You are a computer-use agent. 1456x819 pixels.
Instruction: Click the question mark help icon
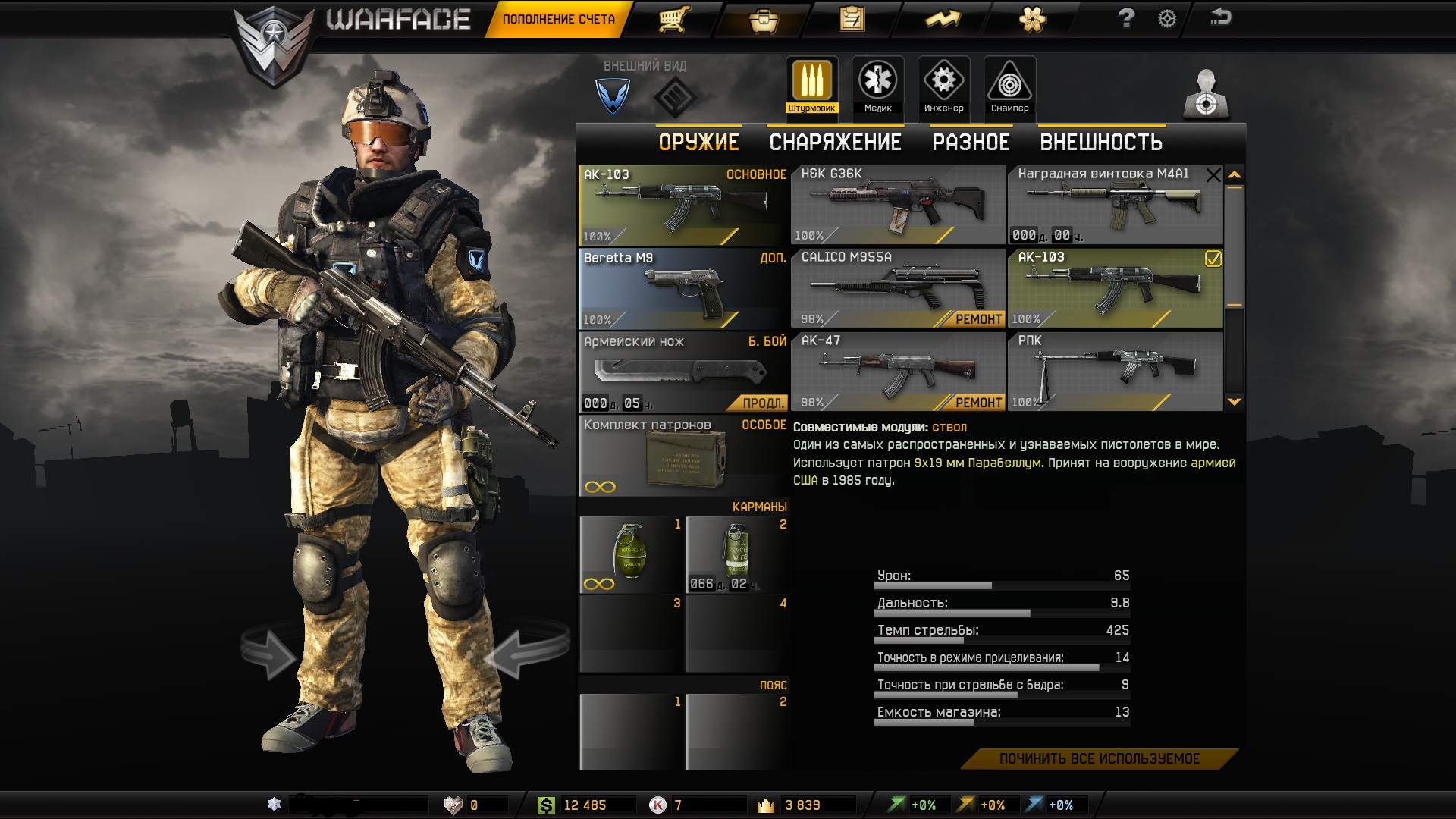(x=1126, y=18)
